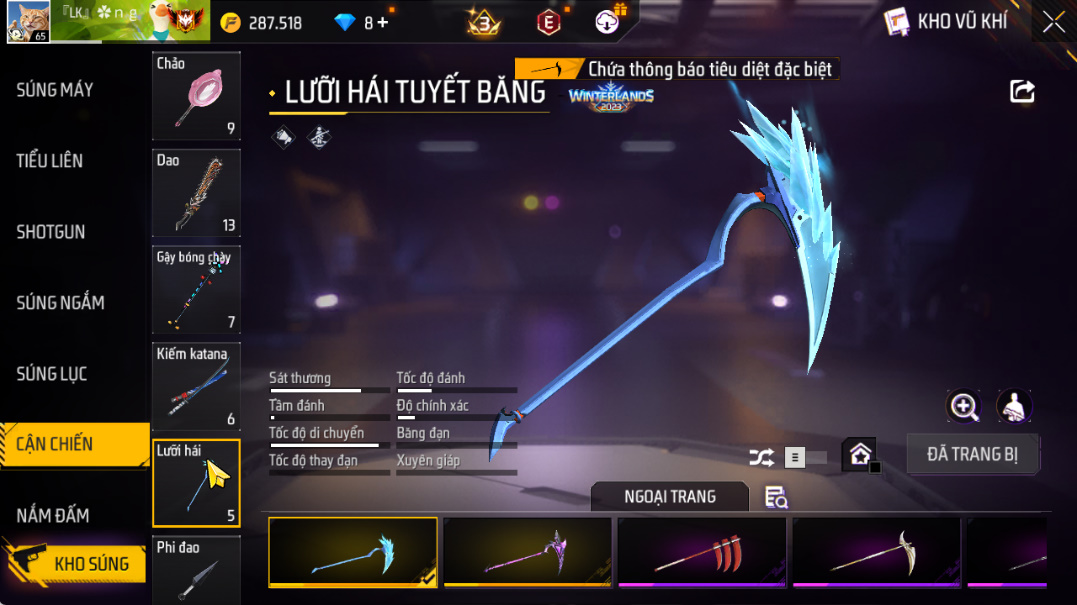The height and width of the screenshot is (605, 1077).
Task: Select the purple scythe skin thumbnail
Action: click(x=527, y=552)
